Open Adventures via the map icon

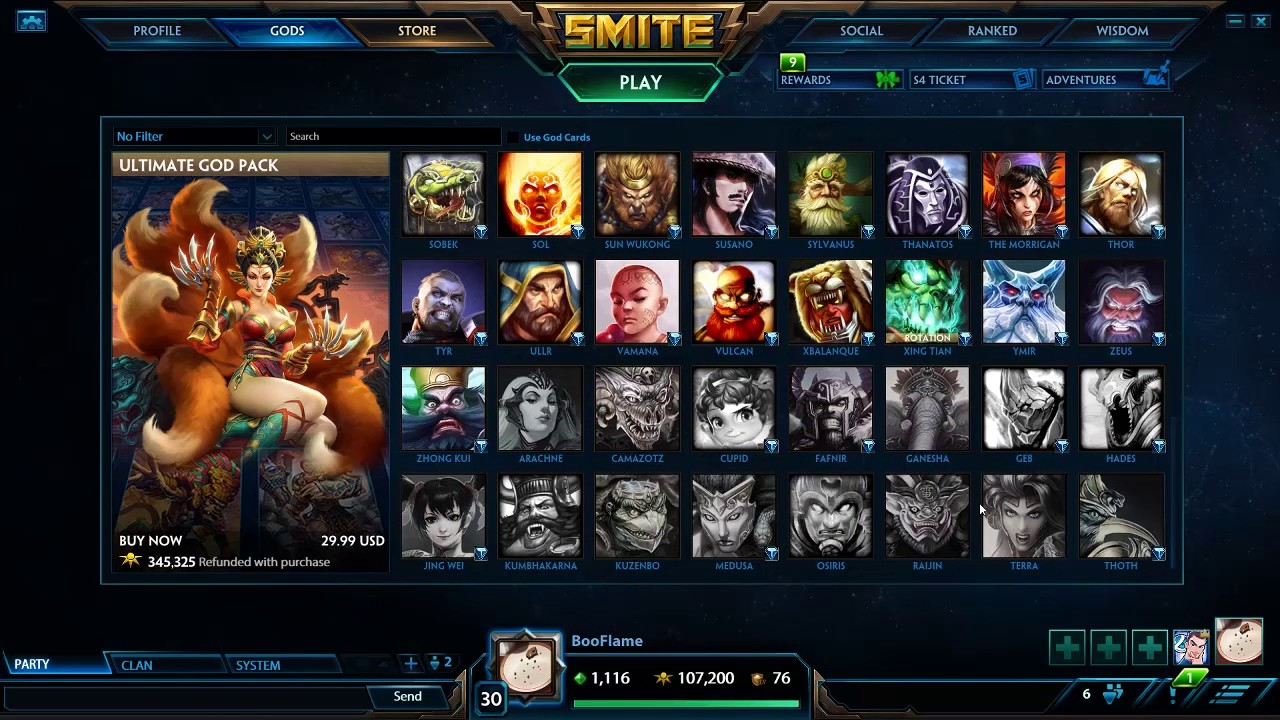click(x=1156, y=76)
